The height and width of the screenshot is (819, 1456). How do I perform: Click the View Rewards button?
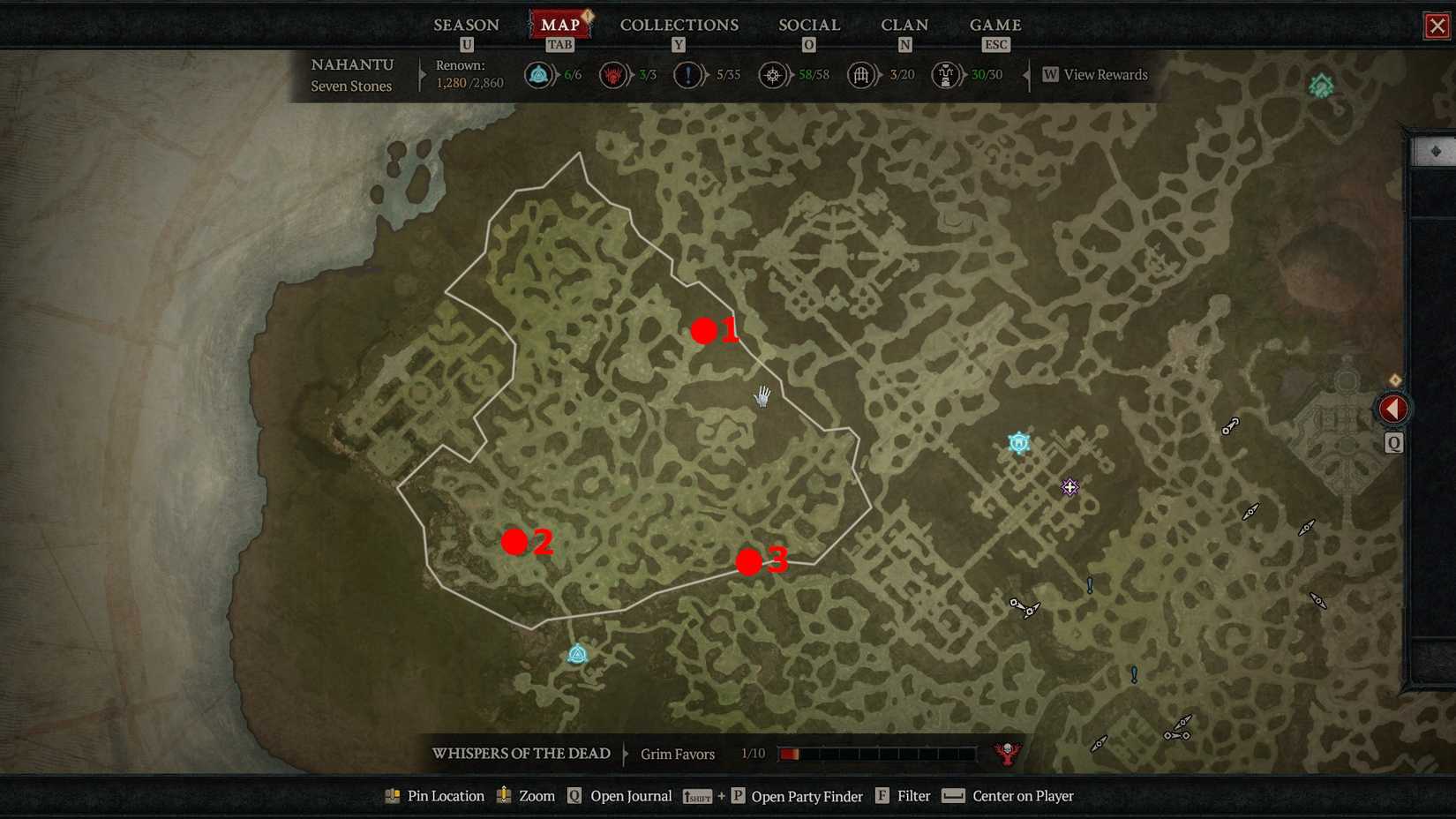pos(1096,75)
